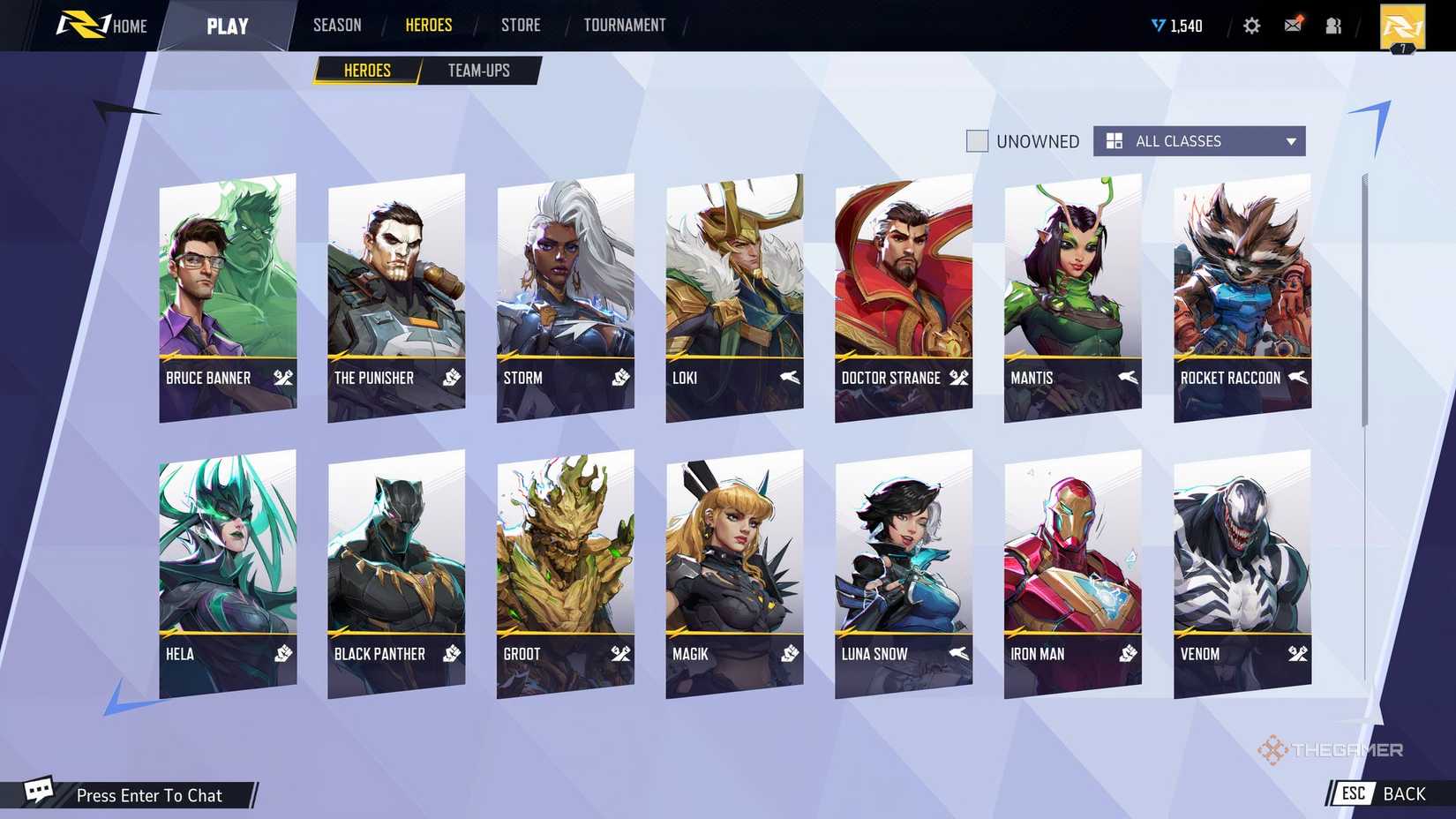
Task: Click the role icon on Loki's card
Action: 787,378
